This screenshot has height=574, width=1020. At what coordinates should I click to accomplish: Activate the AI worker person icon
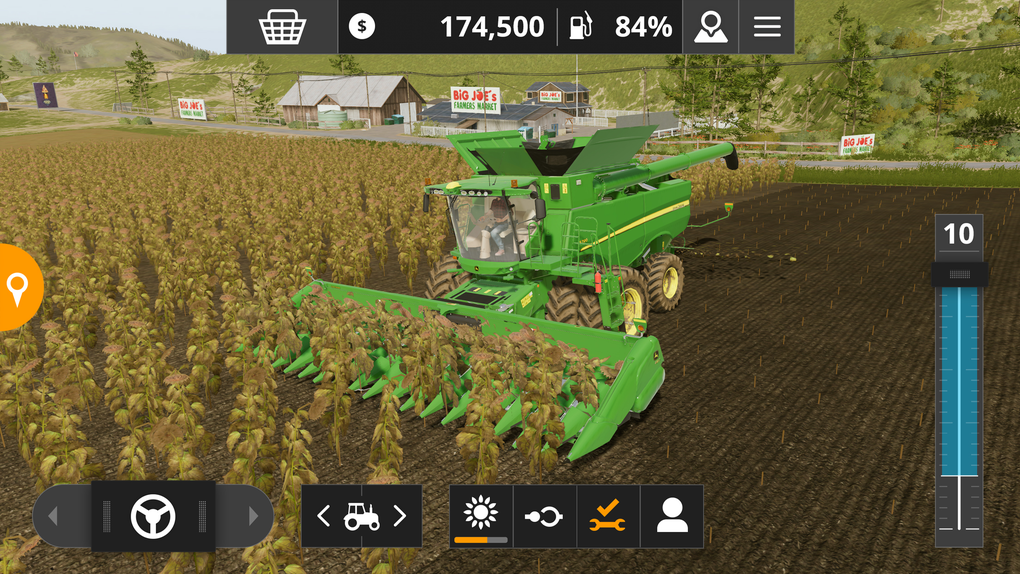point(672,516)
